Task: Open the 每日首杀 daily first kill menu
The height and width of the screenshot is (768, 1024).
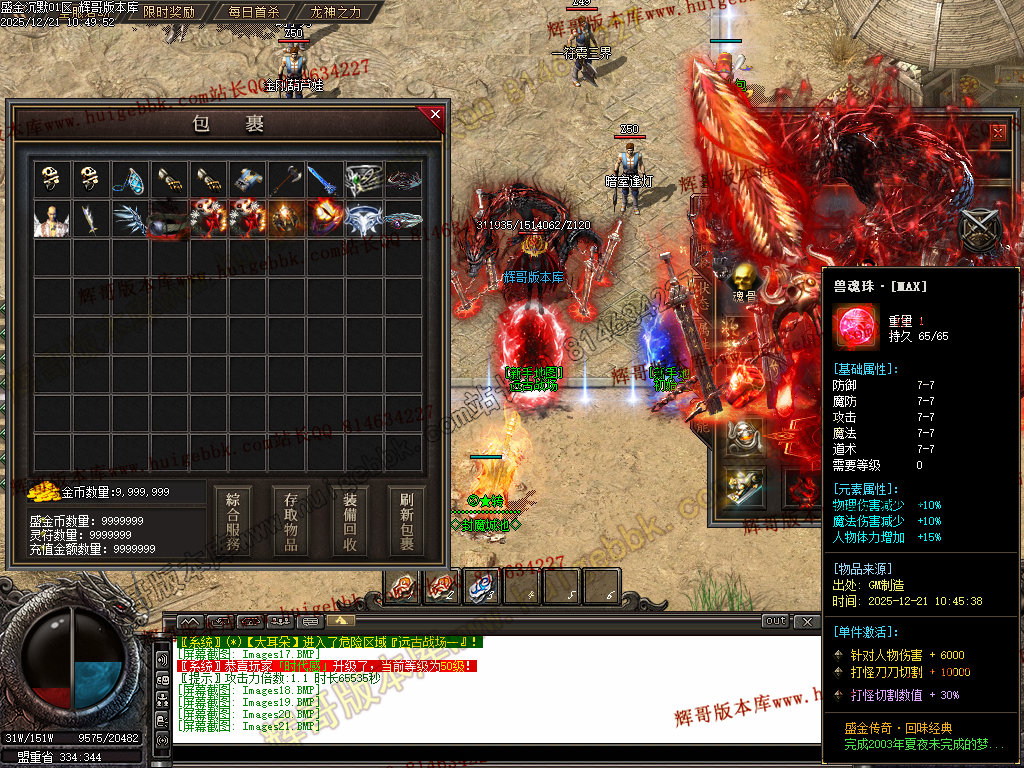Action: coord(254,13)
